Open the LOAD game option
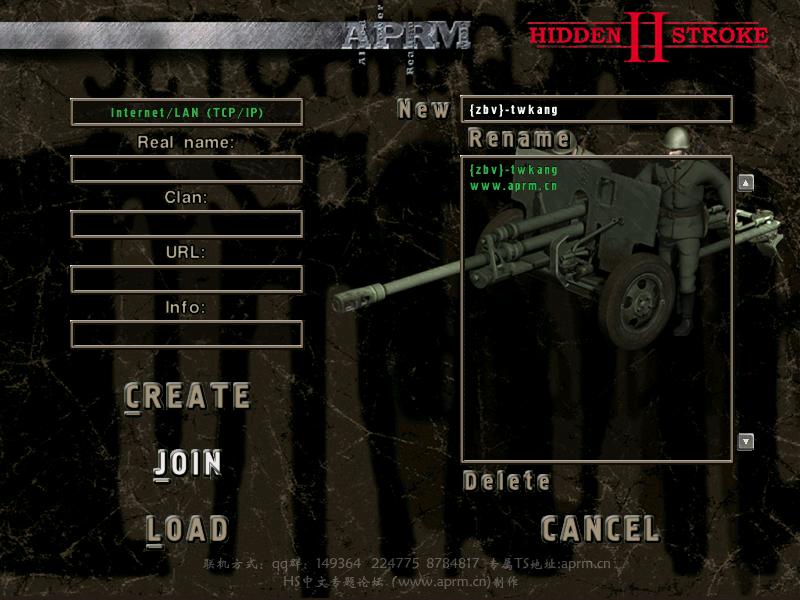Viewport: 800px width, 600px height. pos(187,529)
